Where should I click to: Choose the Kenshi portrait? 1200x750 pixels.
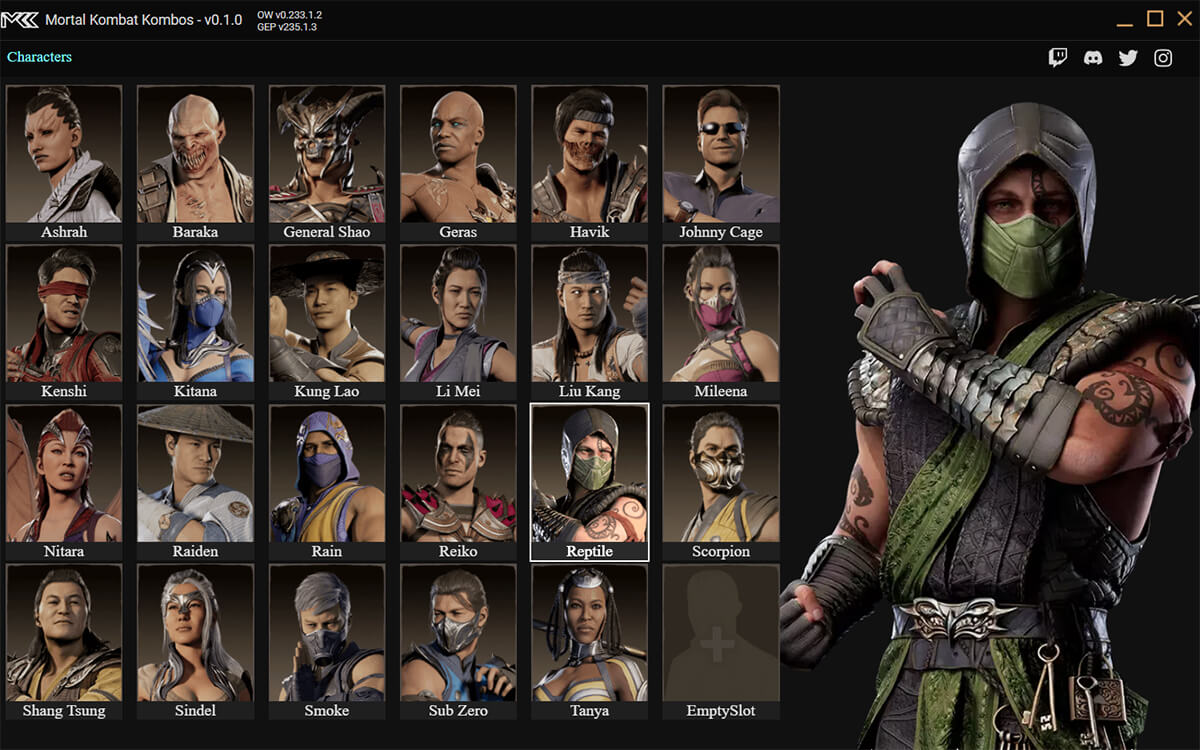64,322
